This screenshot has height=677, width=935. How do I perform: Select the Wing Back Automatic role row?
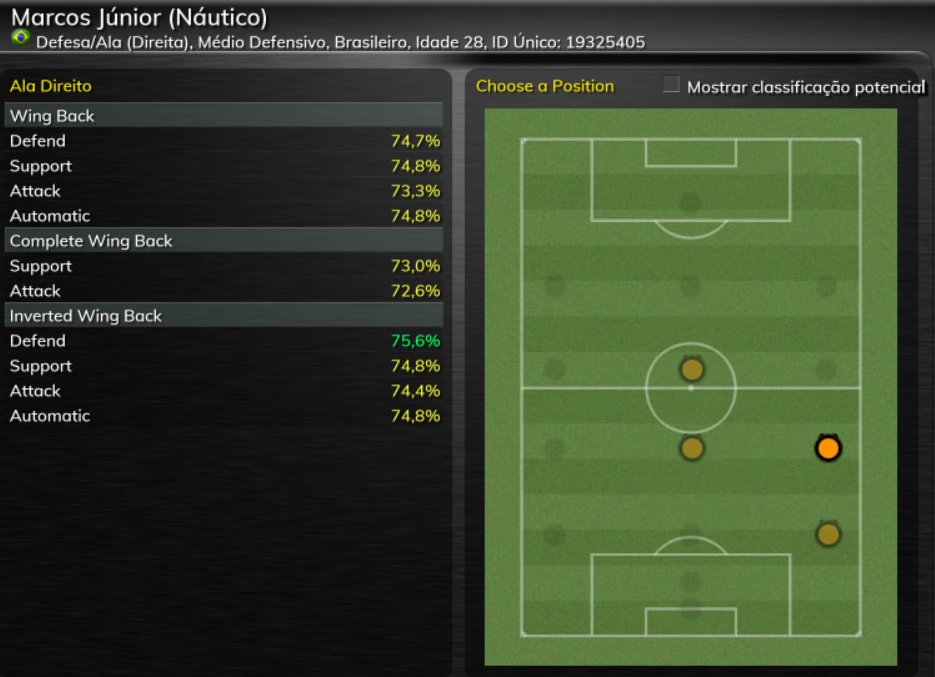coord(224,216)
